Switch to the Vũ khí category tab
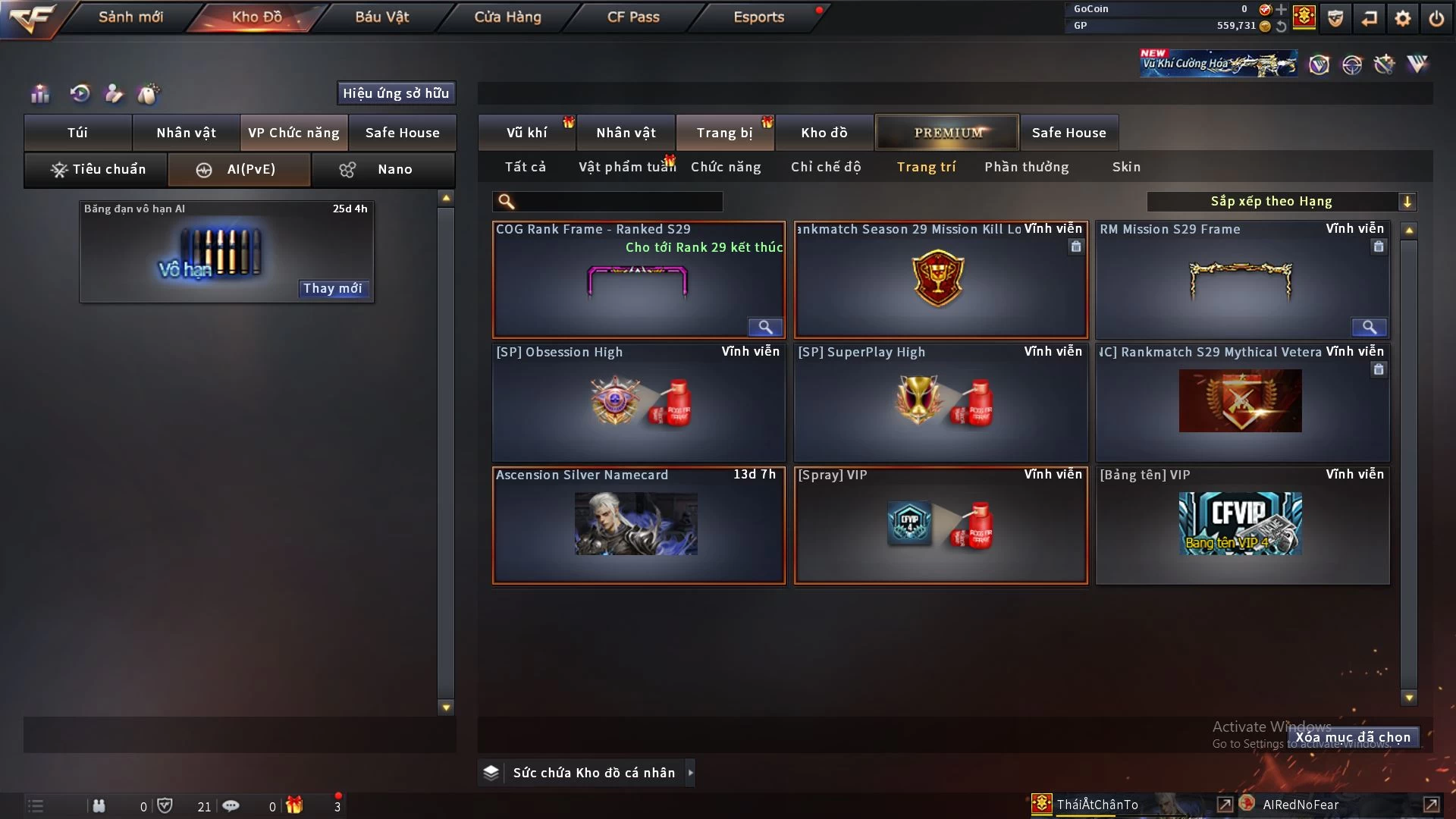The width and height of the screenshot is (1456, 819). coord(526,133)
